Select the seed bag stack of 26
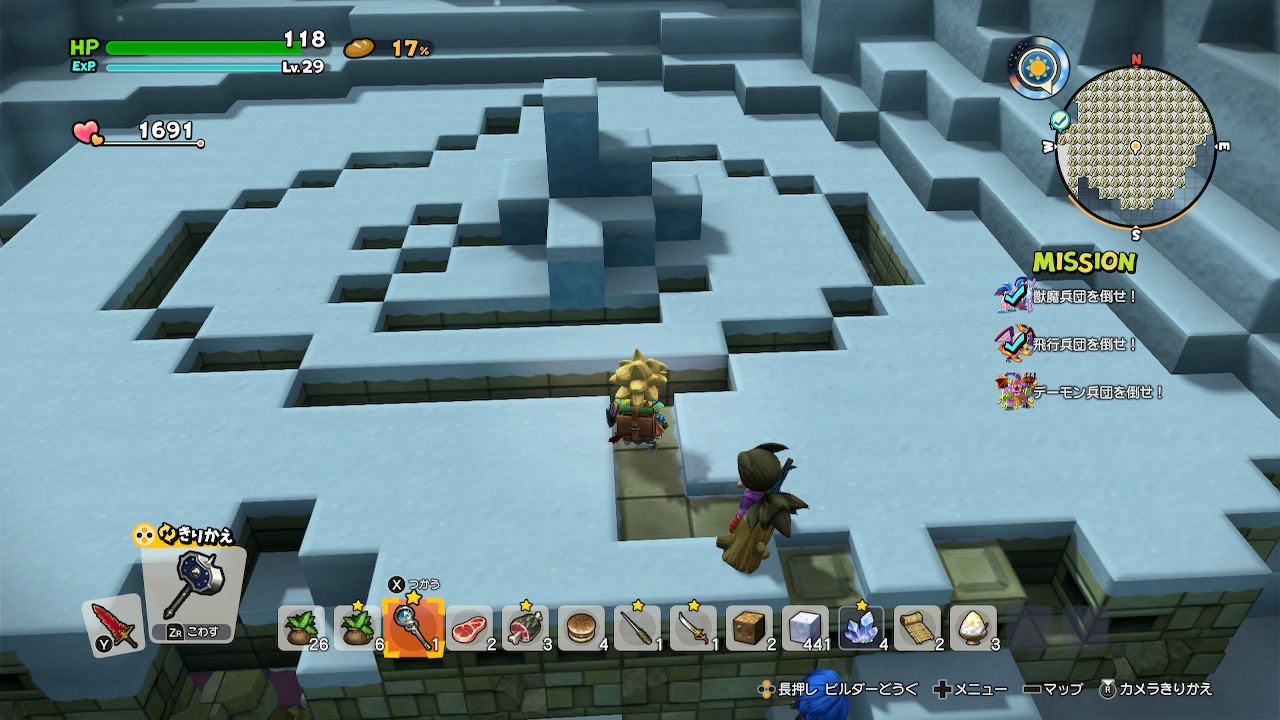The image size is (1280, 720). (301, 629)
